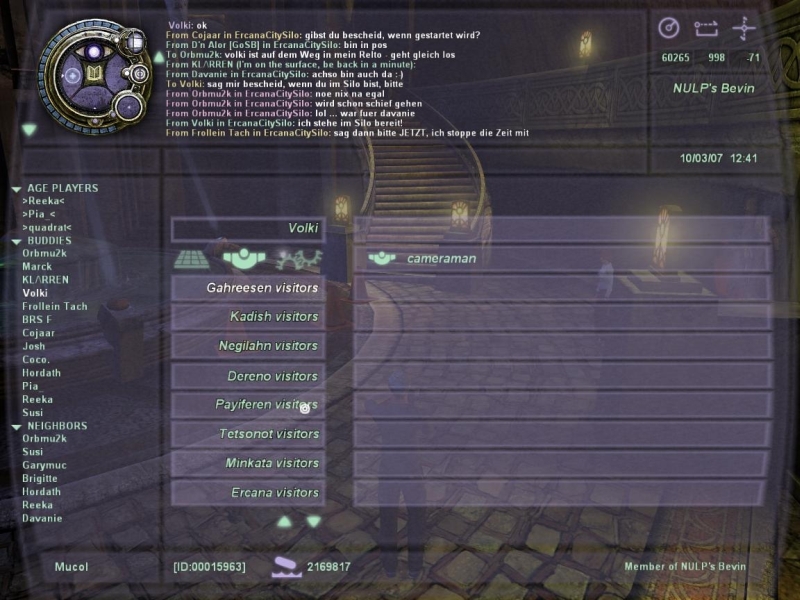The height and width of the screenshot is (600, 800).
Task: Click the down arrow below the visitors list
Action: [314, 521]
